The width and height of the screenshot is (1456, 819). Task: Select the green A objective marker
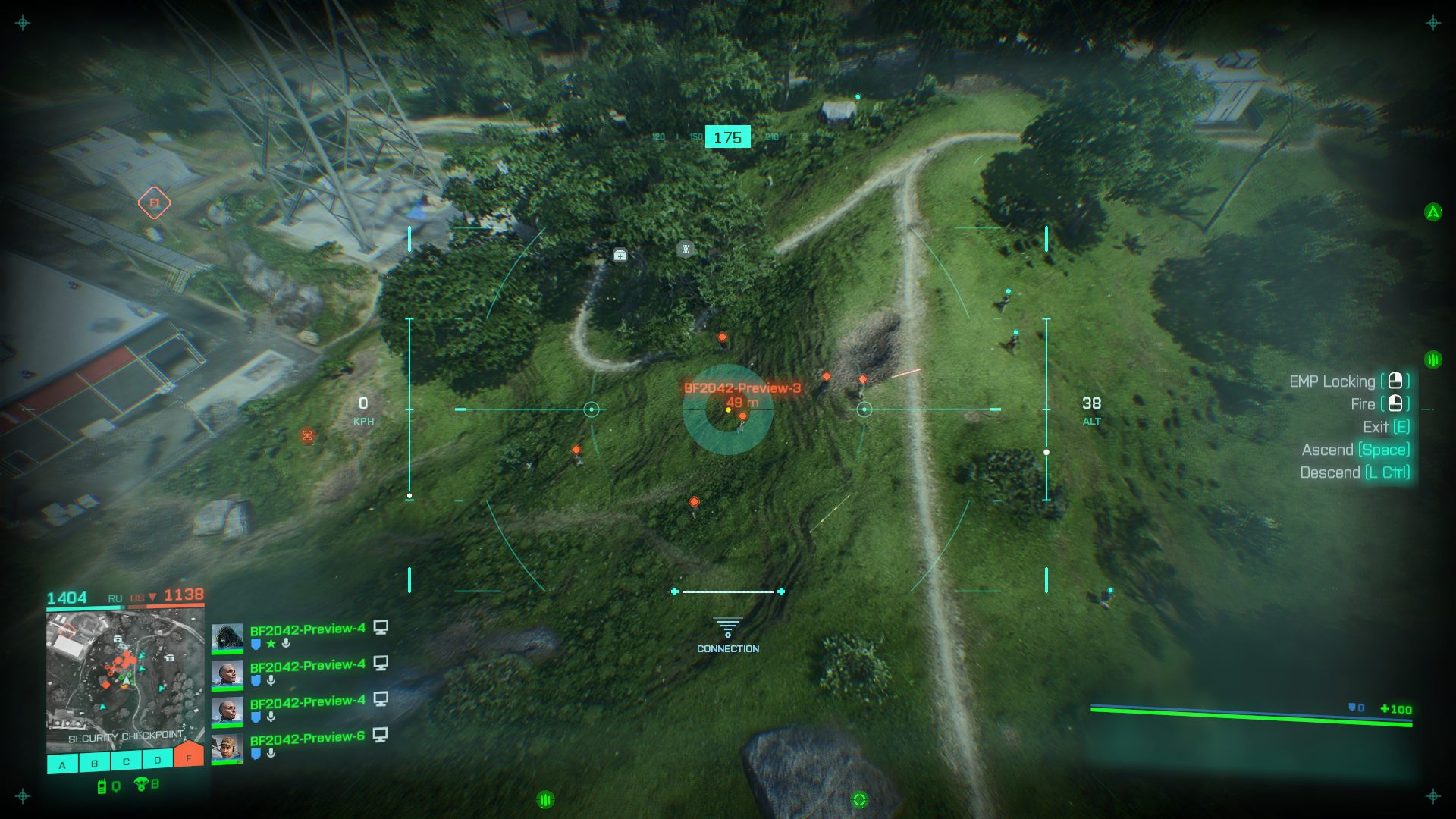tap(1432, 212)
